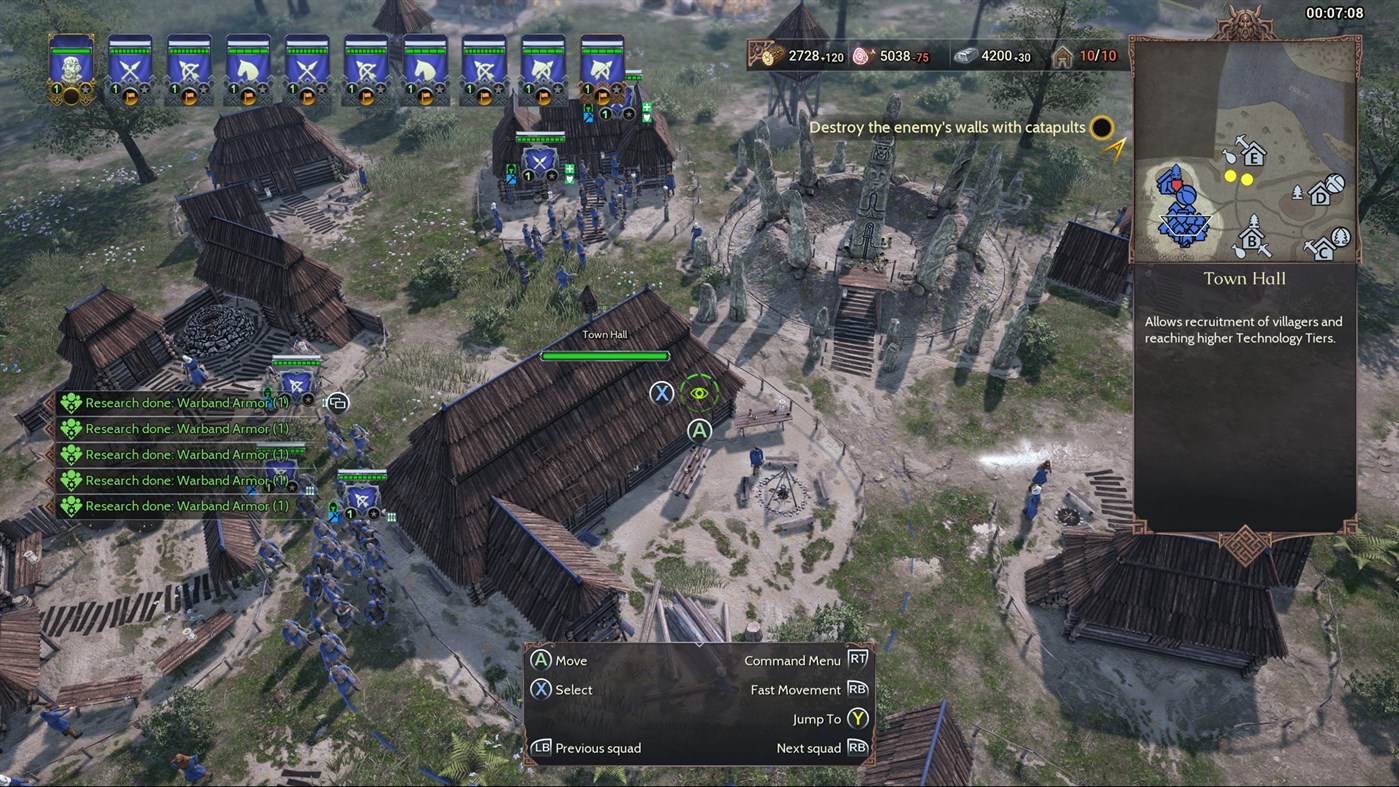The image size is (1399, 787).
Task: Click the Select (X) action in the bottom panel
Action: [560, 689]
